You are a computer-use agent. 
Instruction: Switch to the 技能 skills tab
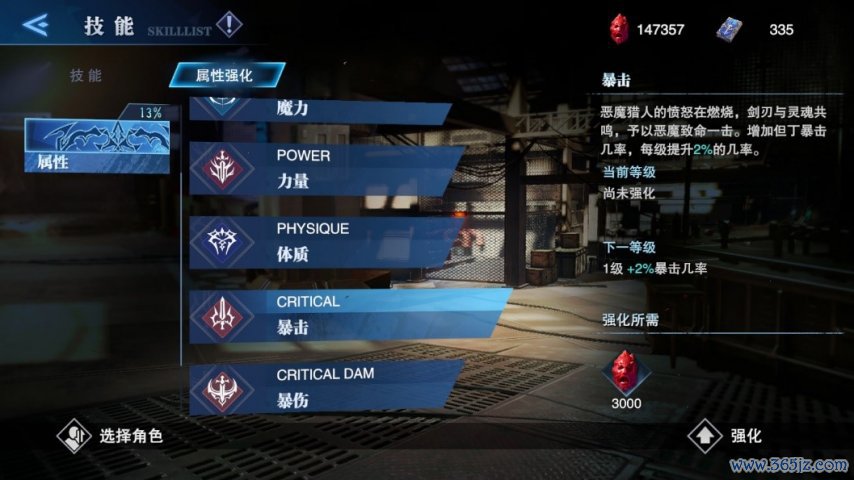click(x=86, y=76)
